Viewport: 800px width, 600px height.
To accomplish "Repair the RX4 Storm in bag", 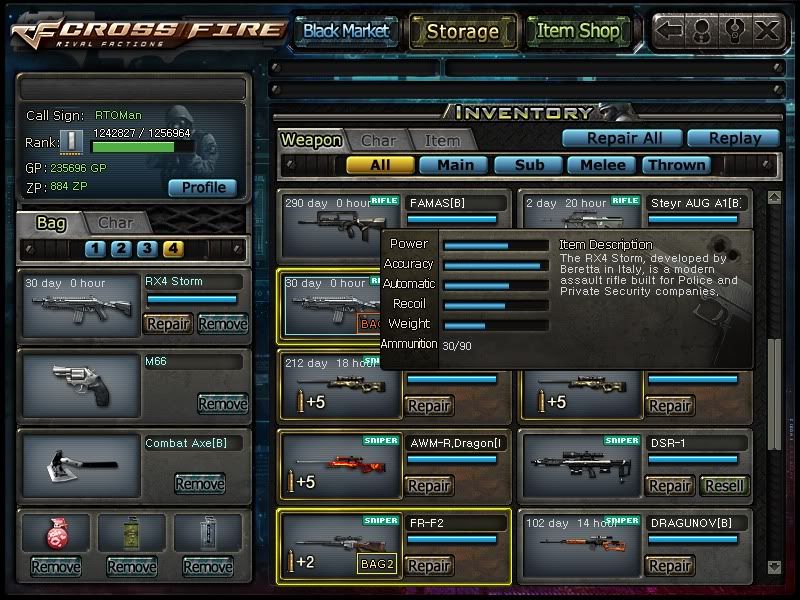I will (x=168, y=324).
